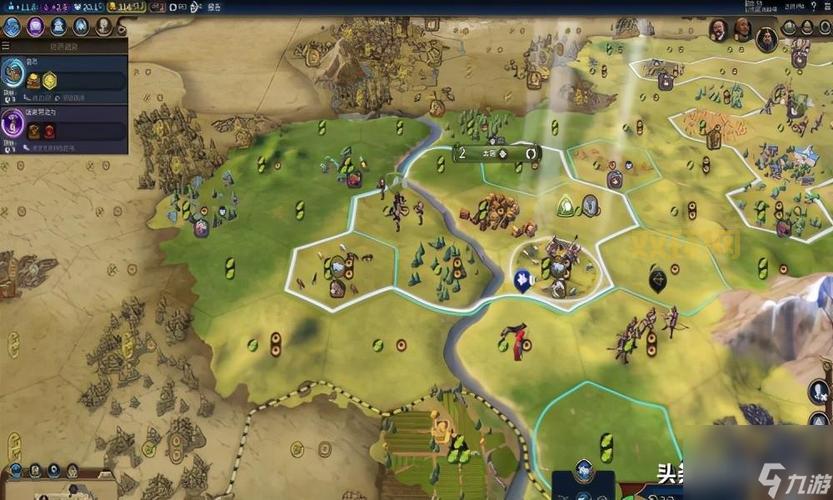
Task: Open the civics tree button
Action: click(34, 27)
